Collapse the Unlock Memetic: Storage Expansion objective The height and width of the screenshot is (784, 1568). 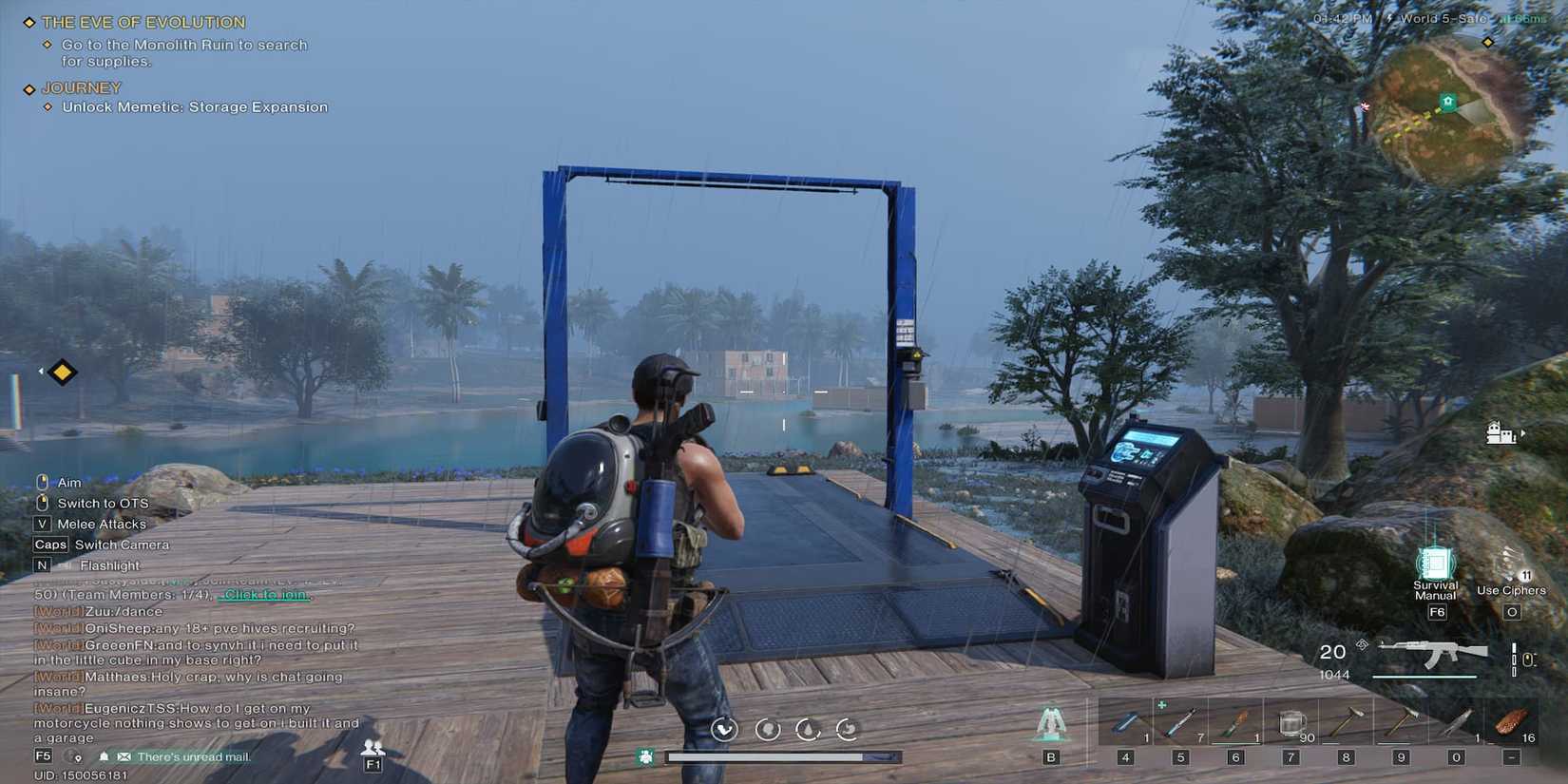(x=49, y=107)
